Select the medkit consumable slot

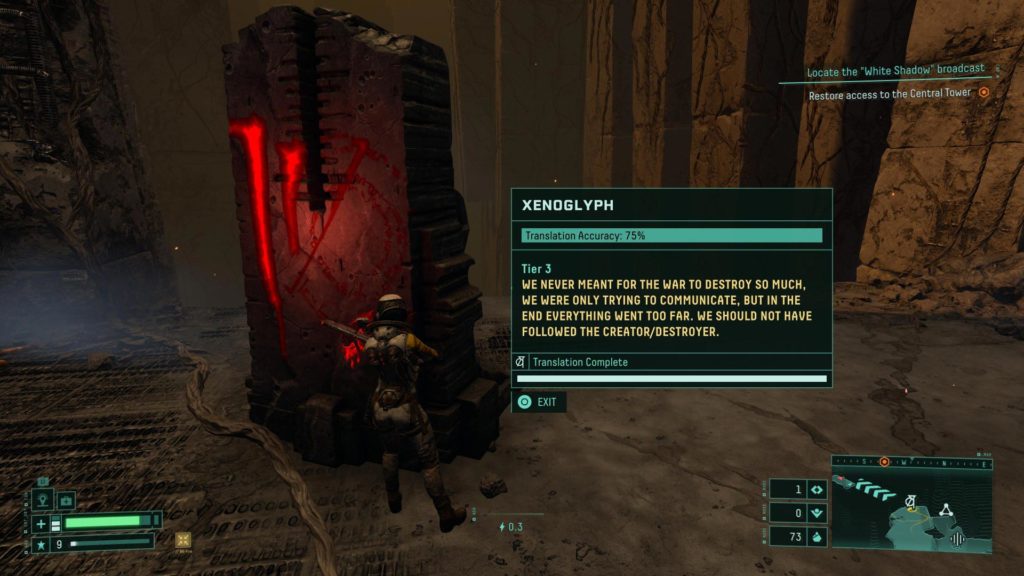pyautogui.click(x=66, y=500)
